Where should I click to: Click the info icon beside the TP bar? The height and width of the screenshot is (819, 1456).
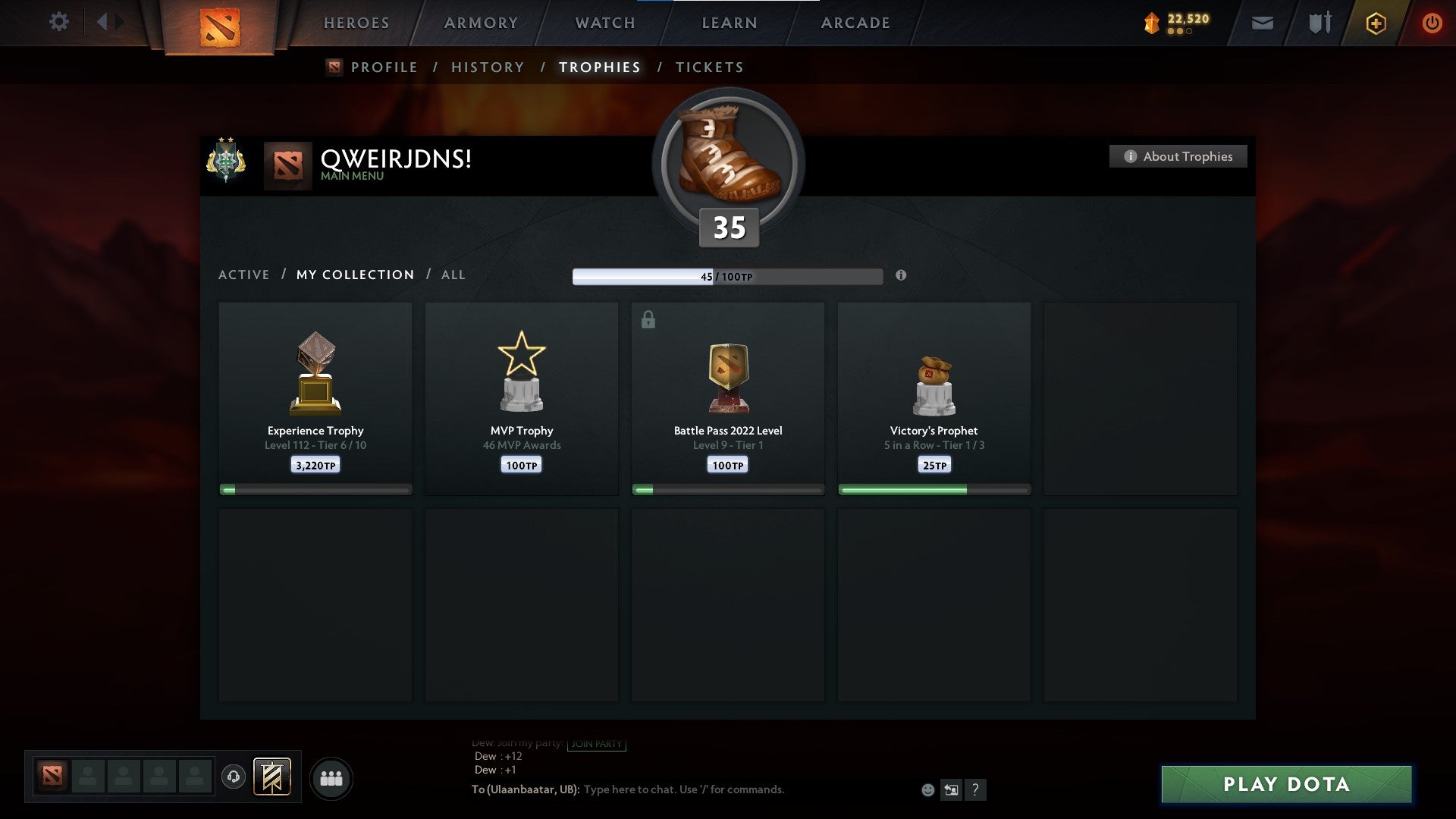coord(901,276)
